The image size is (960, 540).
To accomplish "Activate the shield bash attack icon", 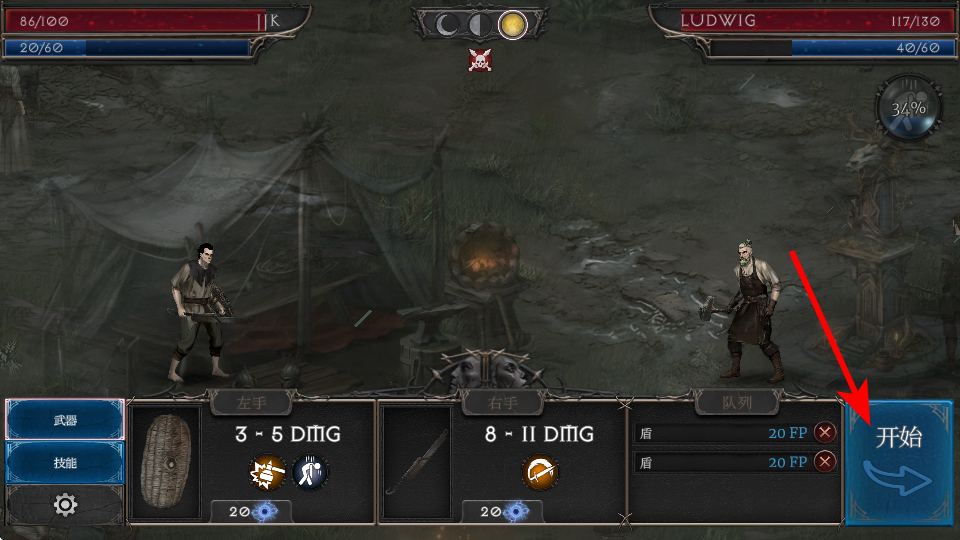I will (x=268, y=471).
